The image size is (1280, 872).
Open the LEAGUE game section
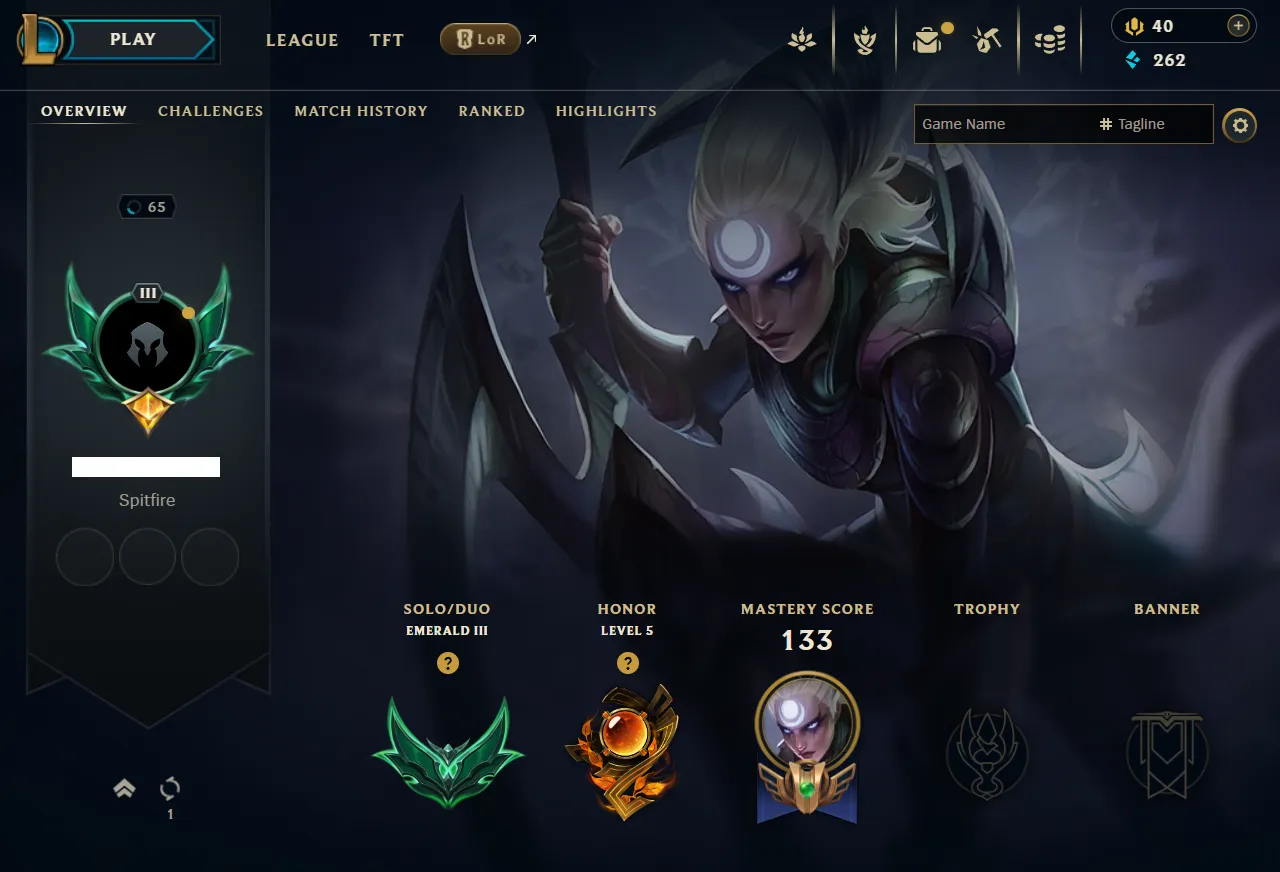[302, 40]
